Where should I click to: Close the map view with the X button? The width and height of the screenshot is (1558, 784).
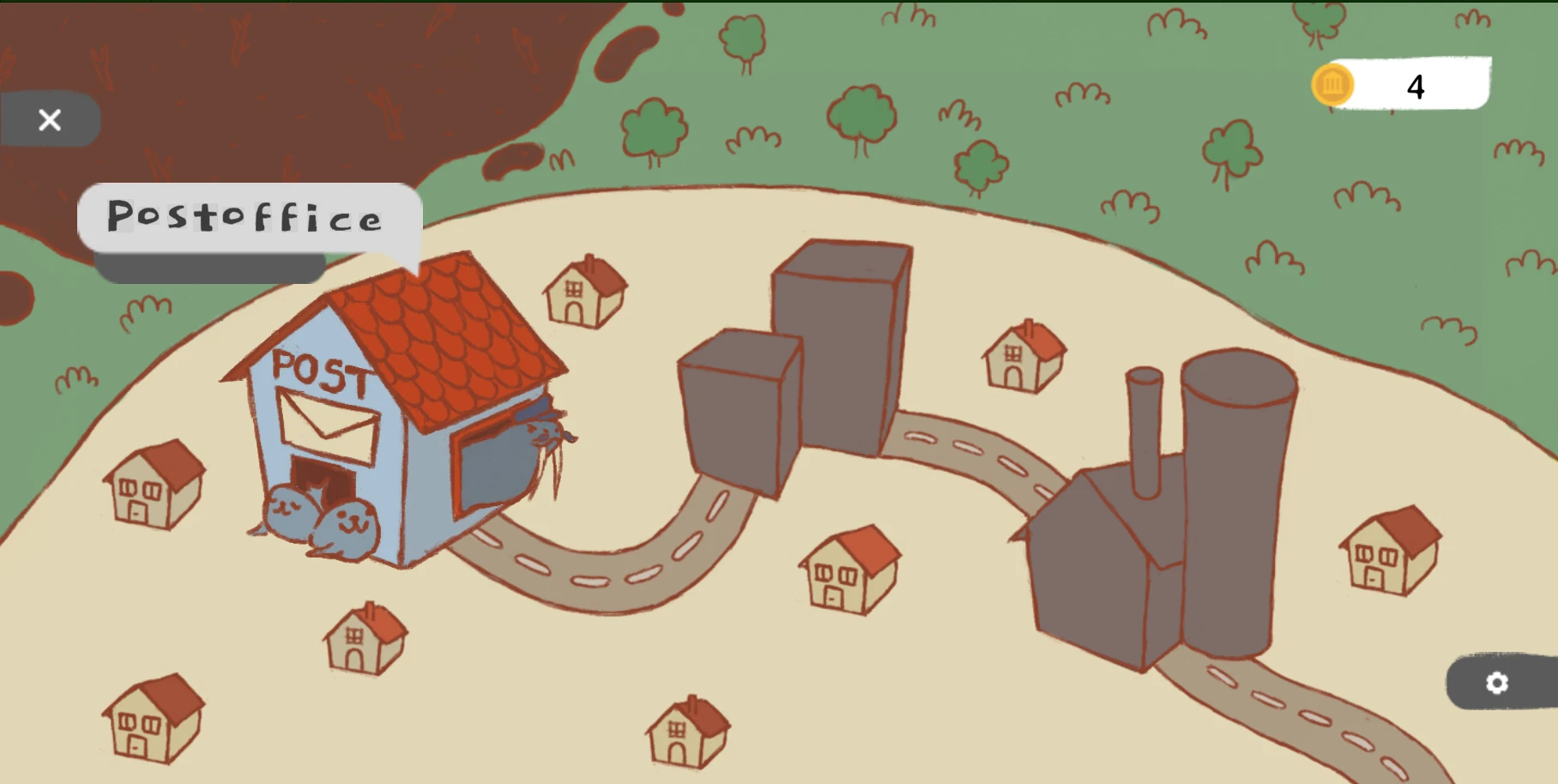tap(49, 119)
